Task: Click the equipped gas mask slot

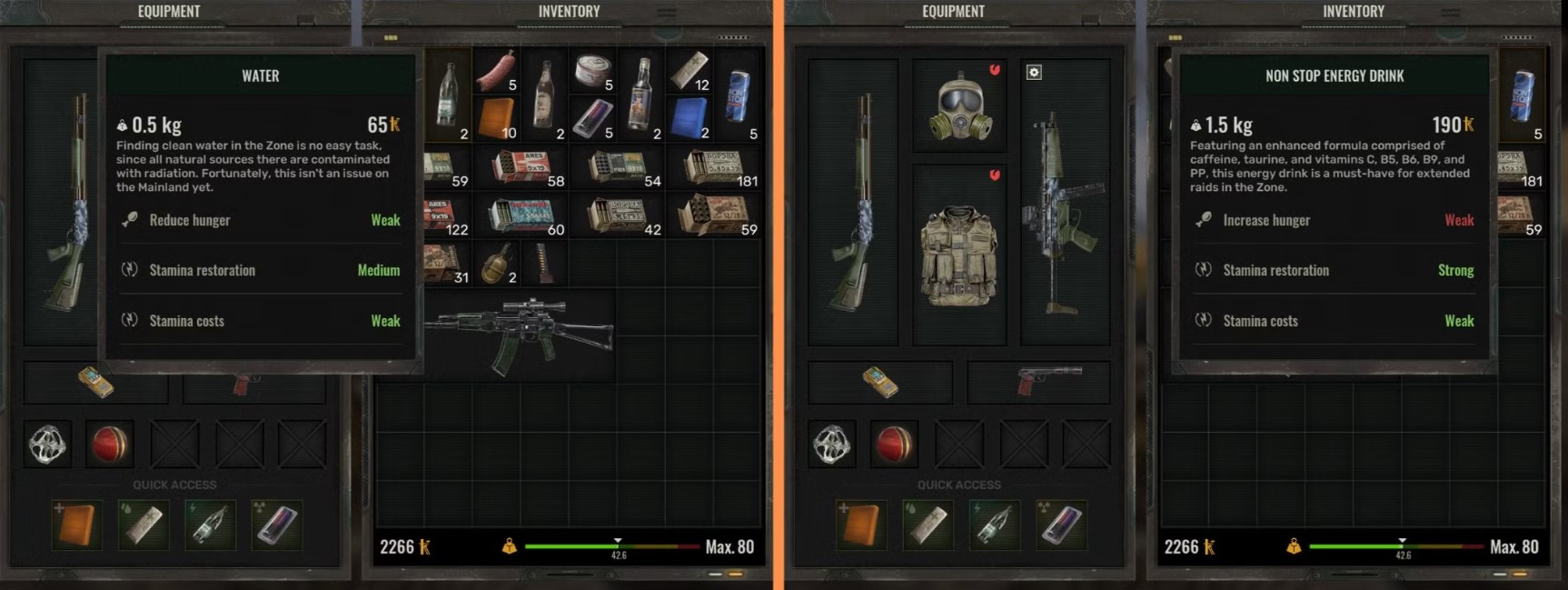Action: coord(959,106)
